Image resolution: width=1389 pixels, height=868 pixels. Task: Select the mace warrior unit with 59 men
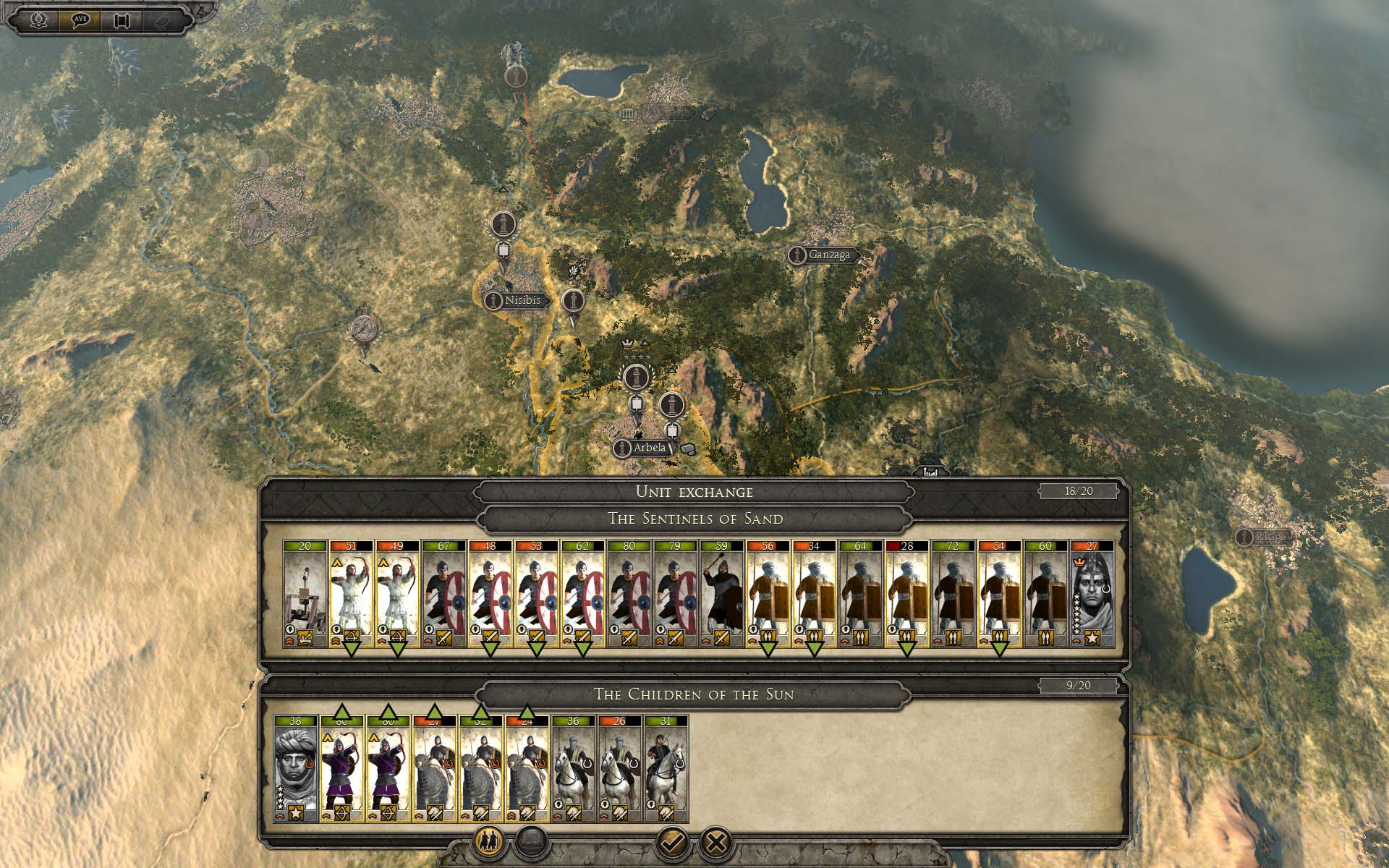tap(721, 595)
